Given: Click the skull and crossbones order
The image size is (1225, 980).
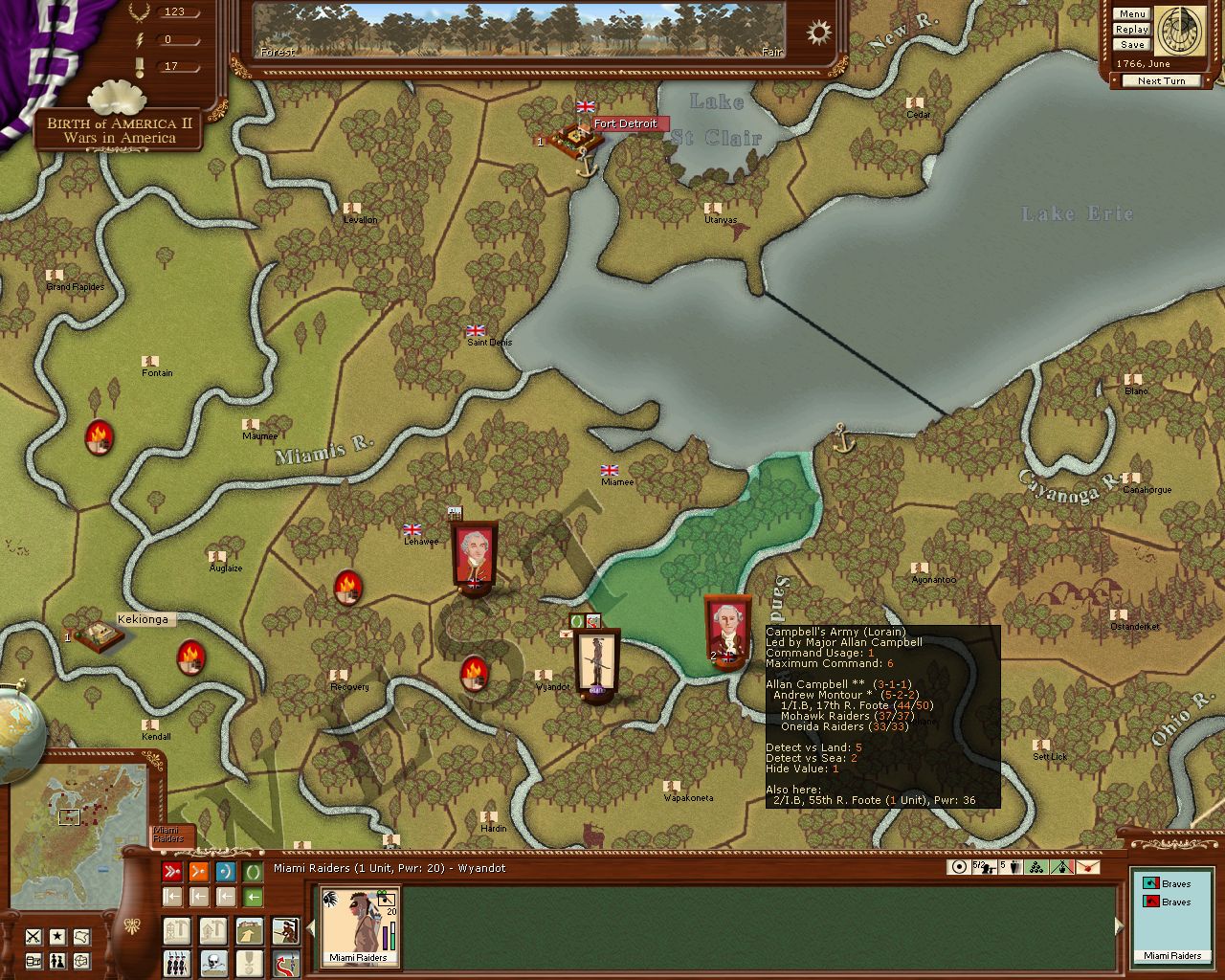Looking at the screenshot, I should click(x=212, y=962).
